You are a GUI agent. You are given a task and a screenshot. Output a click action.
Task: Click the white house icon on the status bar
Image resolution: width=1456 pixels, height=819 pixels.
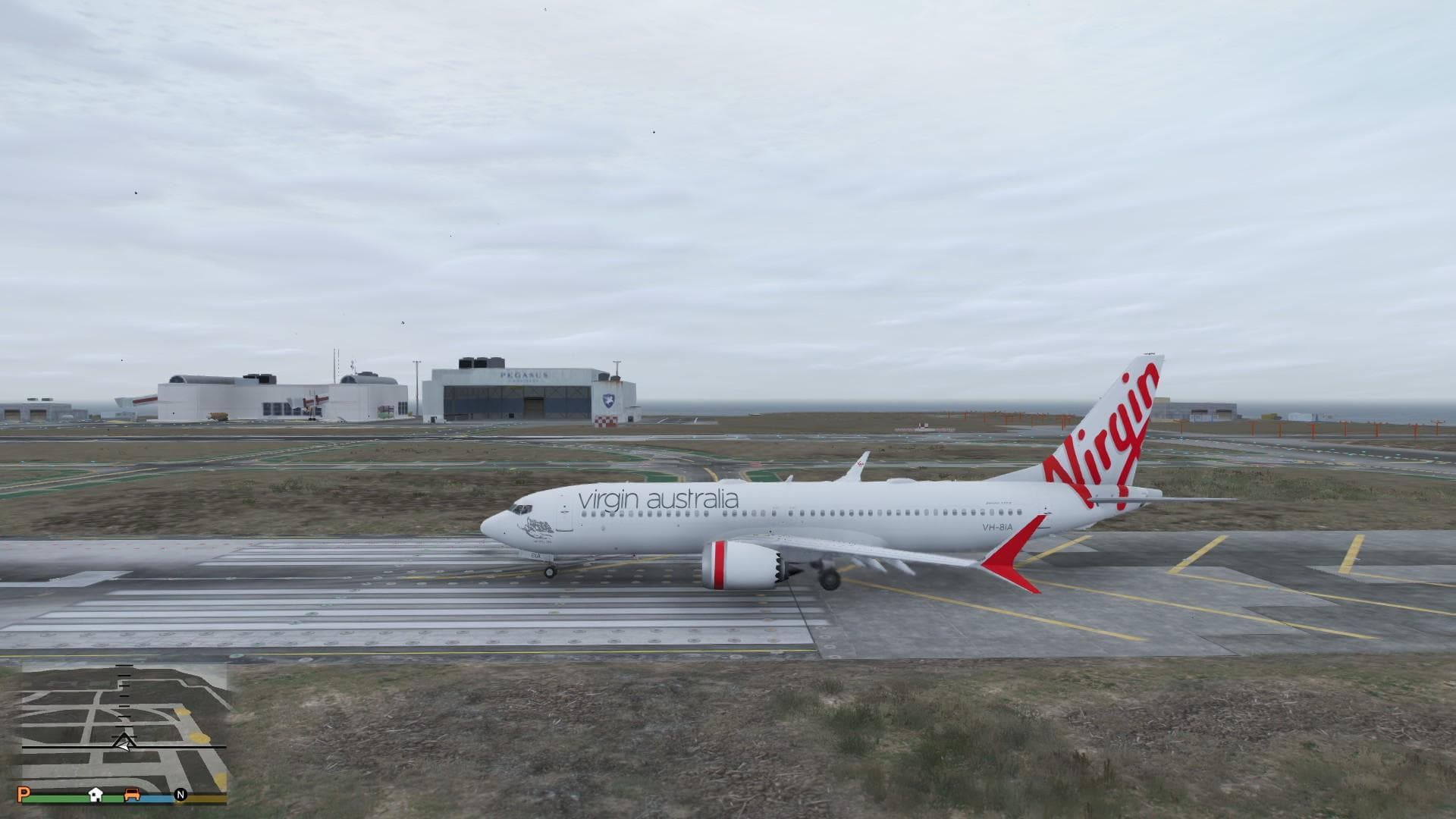[96, 794]
